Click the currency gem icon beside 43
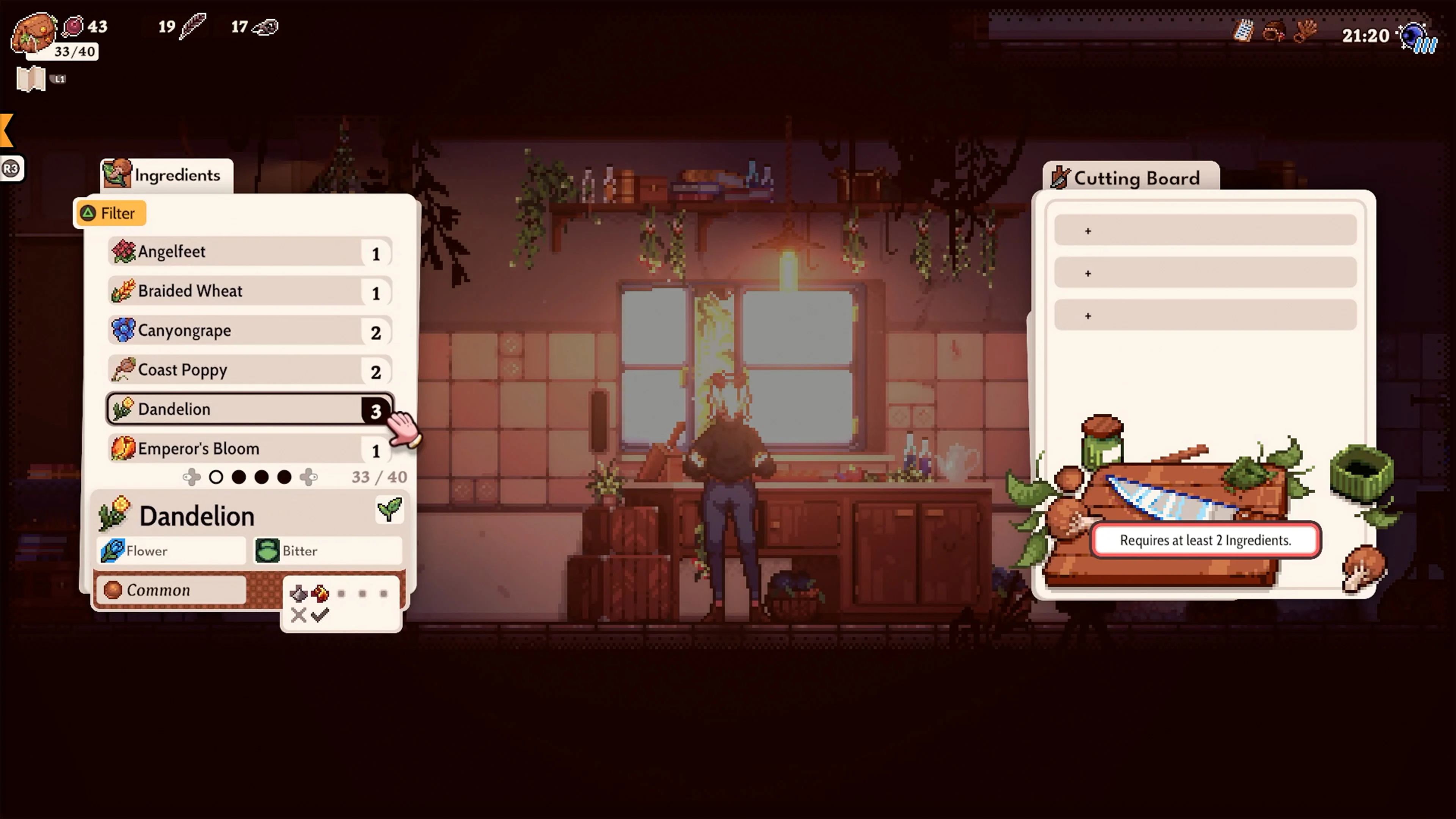1456x819 pixels. (72, 25)
